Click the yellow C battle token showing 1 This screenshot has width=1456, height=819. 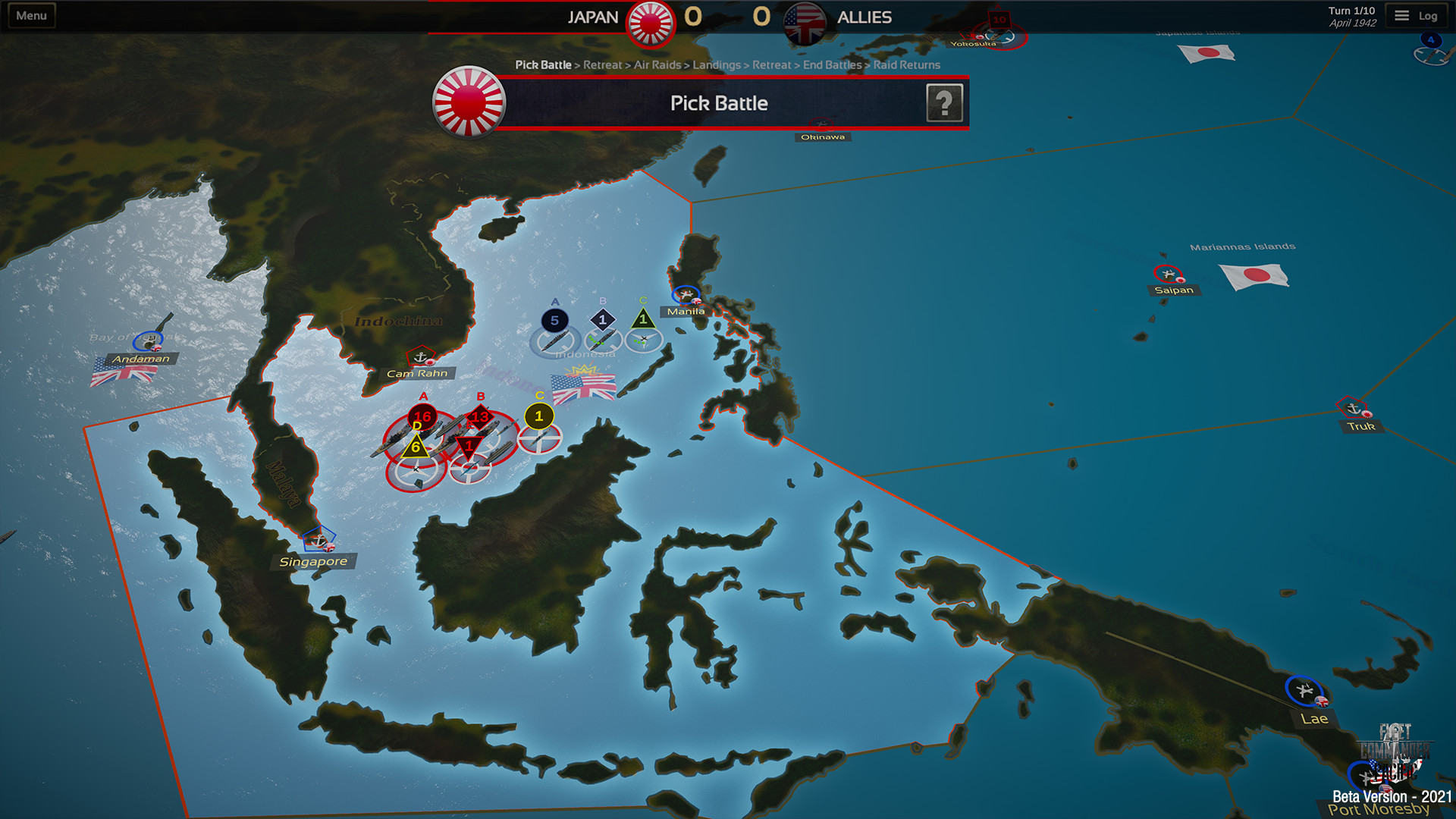pyautogui.click(x=539, y=416)
